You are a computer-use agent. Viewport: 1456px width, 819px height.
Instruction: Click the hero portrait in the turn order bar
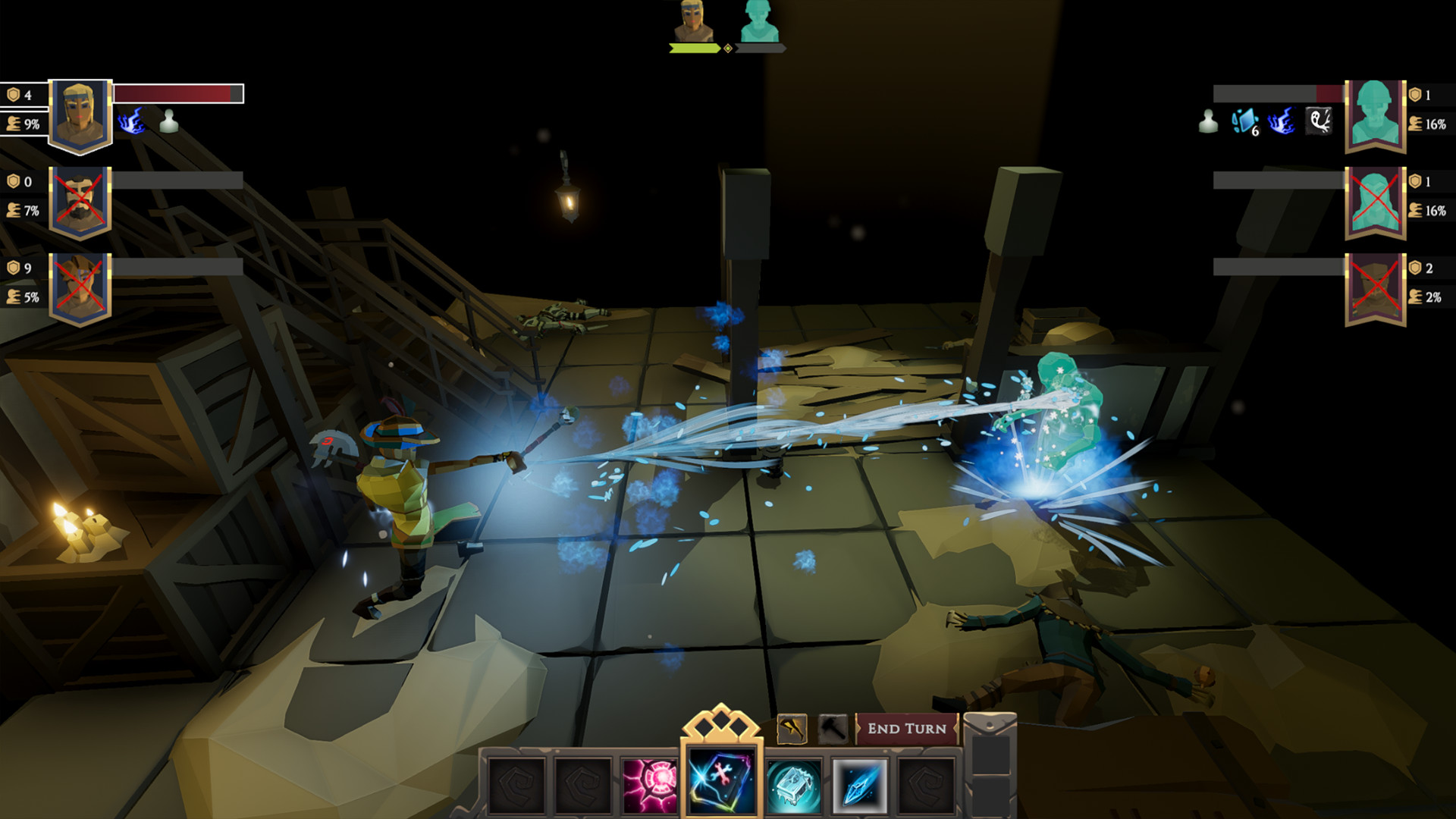[x=693, y=21]
